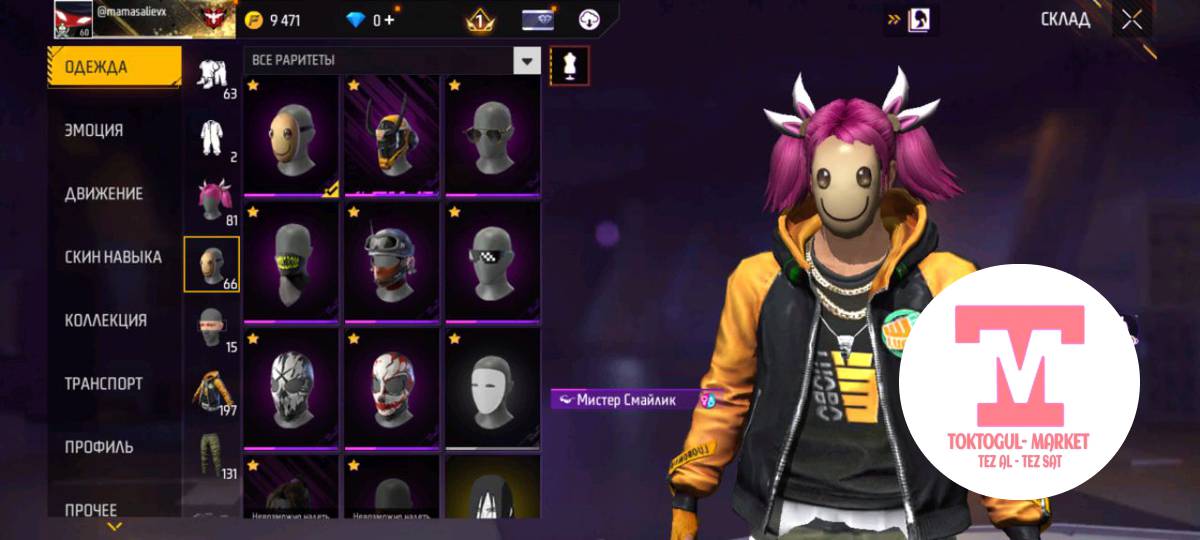The width and height of the screenshot is (1200, 540).
Task: Open the Профиль category
Action: [99, 447]
